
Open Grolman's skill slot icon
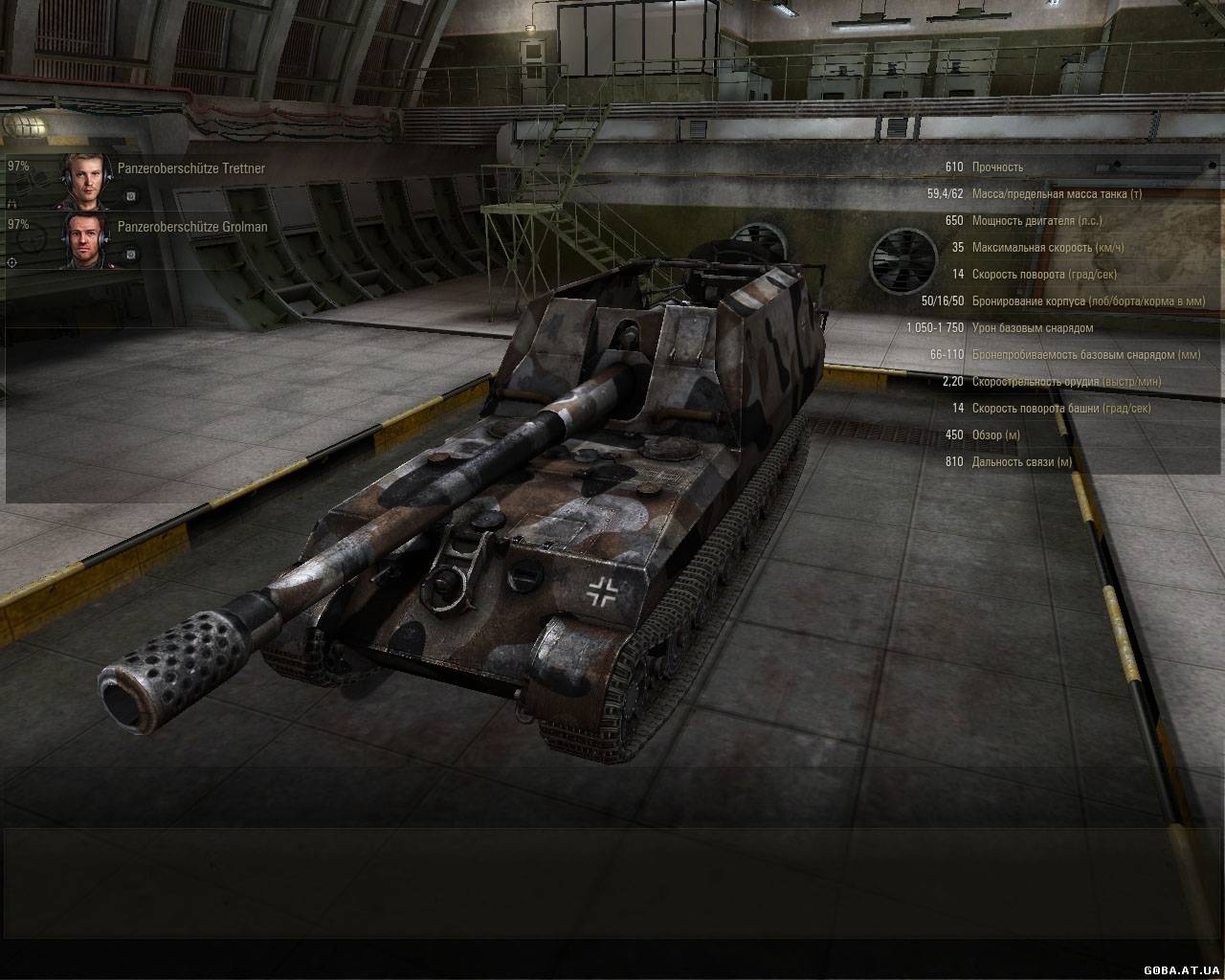pyautogui.click(x=131, y=255)
